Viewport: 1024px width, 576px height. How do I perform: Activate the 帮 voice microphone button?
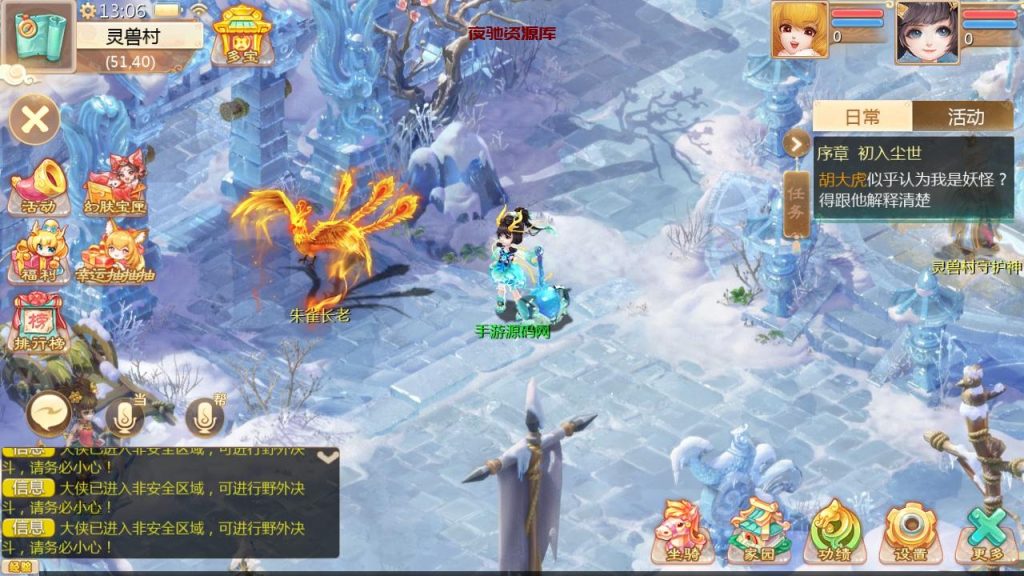(x=205, y=416)
